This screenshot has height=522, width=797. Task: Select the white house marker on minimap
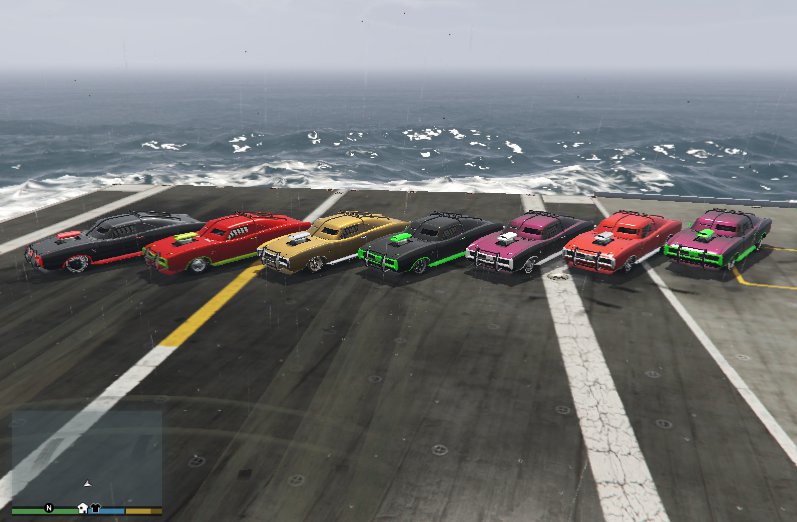pyautogui.click(x=82, y=508)
